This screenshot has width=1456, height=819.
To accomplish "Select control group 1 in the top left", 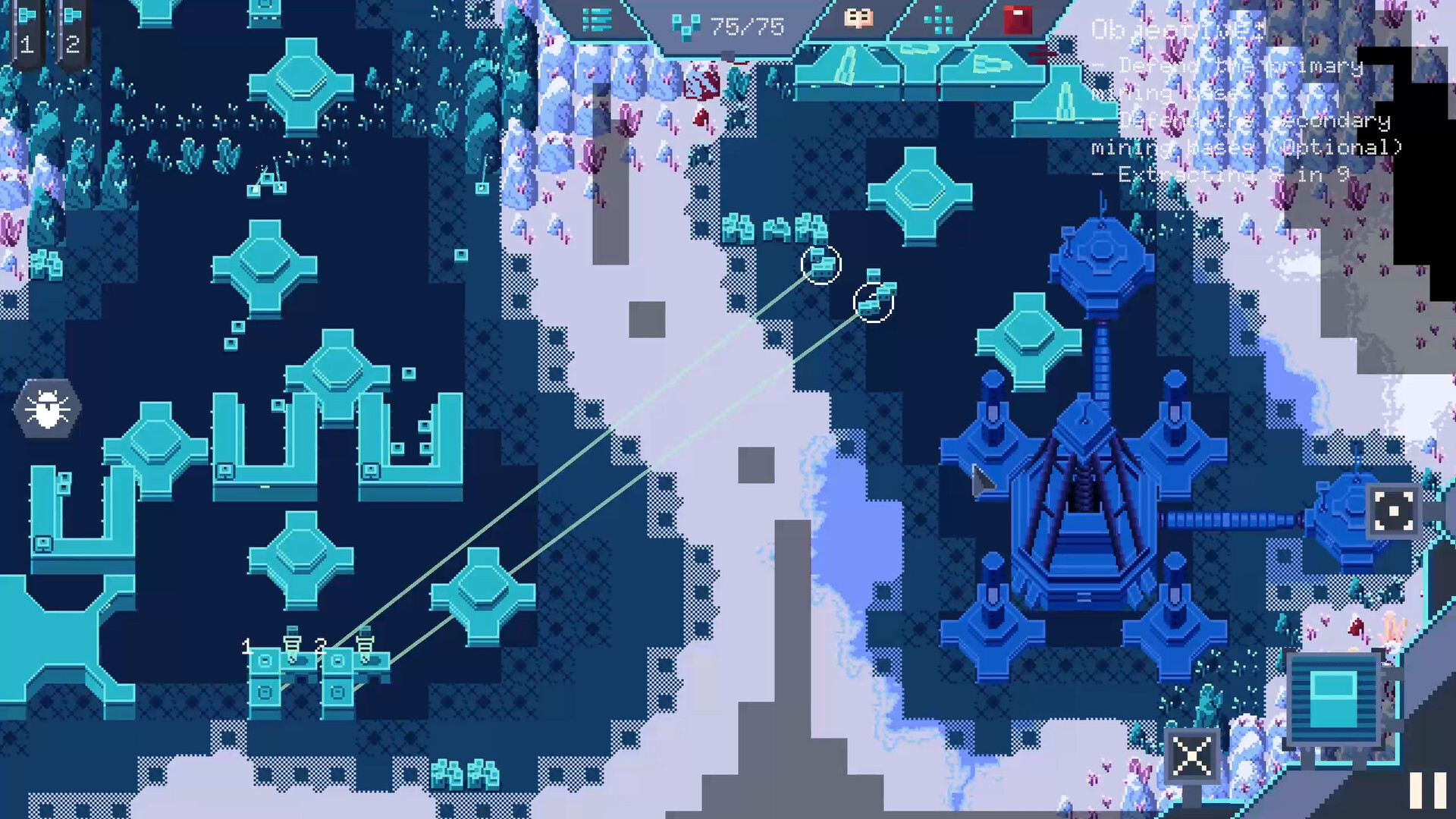I will pos(28,30).
